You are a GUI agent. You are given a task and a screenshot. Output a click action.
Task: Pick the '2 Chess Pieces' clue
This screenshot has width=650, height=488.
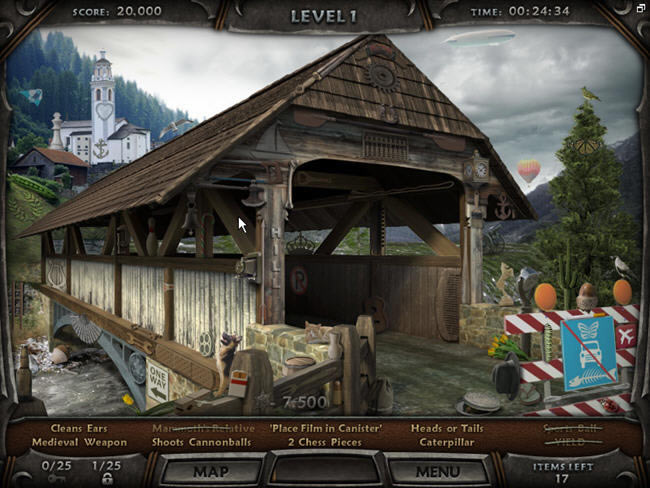click(325, 443)
